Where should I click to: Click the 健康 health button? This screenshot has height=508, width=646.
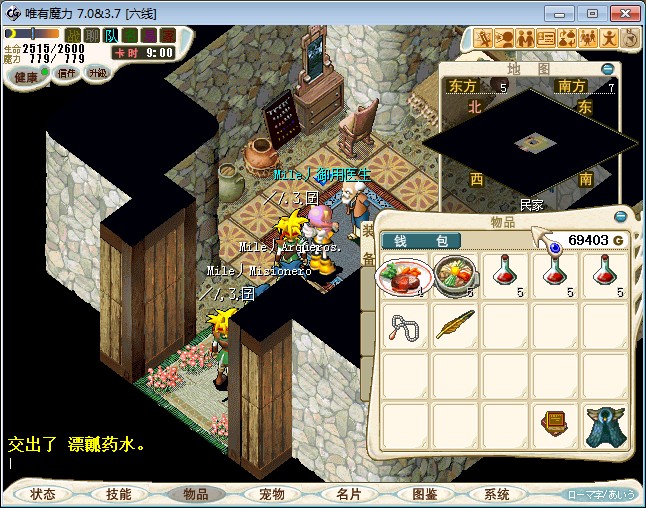(x=26, y=77)
